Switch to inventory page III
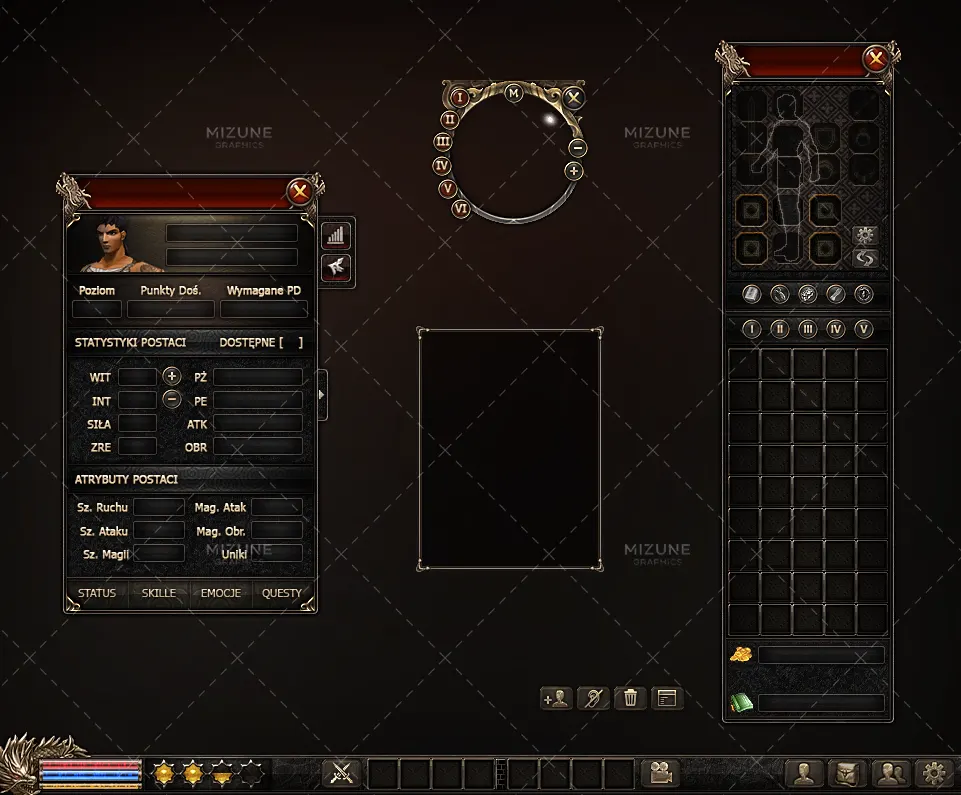The image size is (961, 795). point(808,329)
